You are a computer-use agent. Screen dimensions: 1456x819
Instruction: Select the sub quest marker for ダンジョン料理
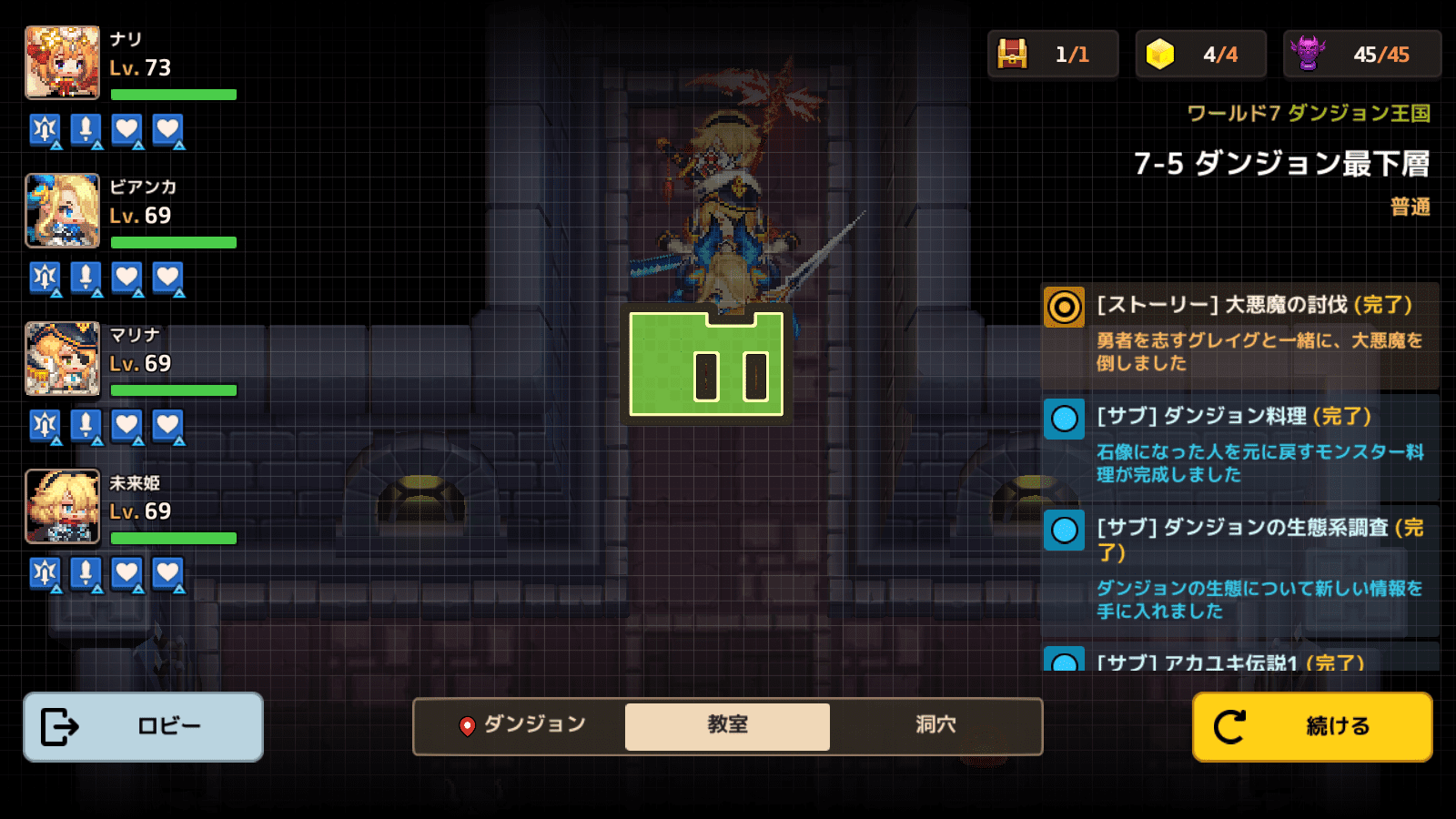click(x=1064, y=420)
